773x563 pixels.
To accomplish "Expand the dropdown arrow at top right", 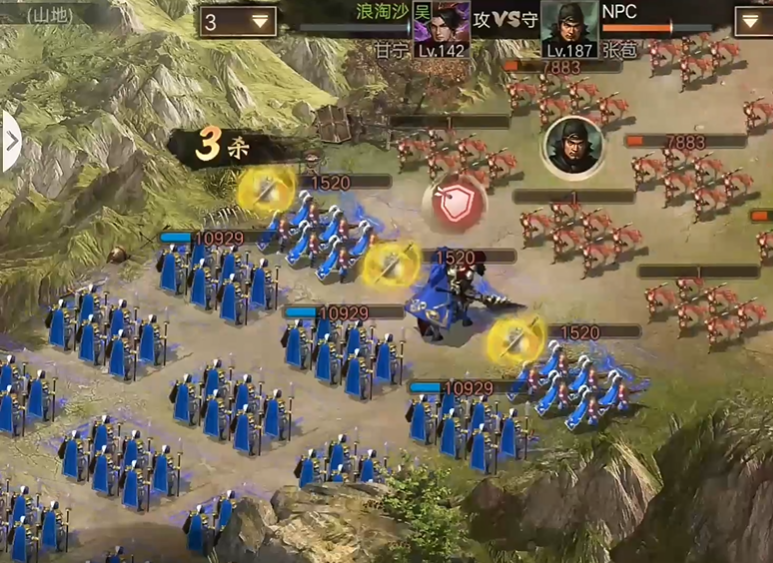I will pos(753,22).
